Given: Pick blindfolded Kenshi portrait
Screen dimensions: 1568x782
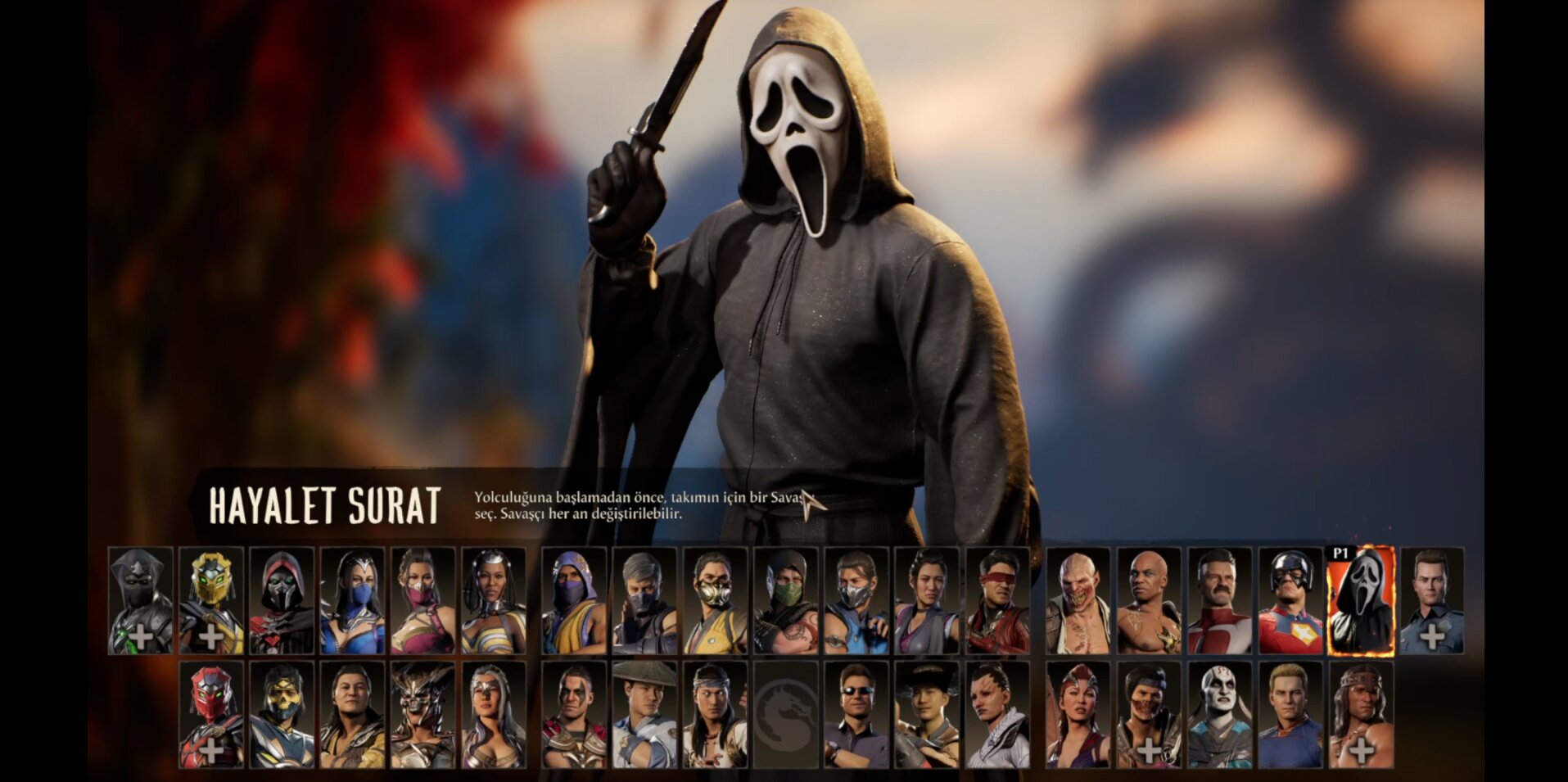Looking at the screenshot, I should pos(997,601).
